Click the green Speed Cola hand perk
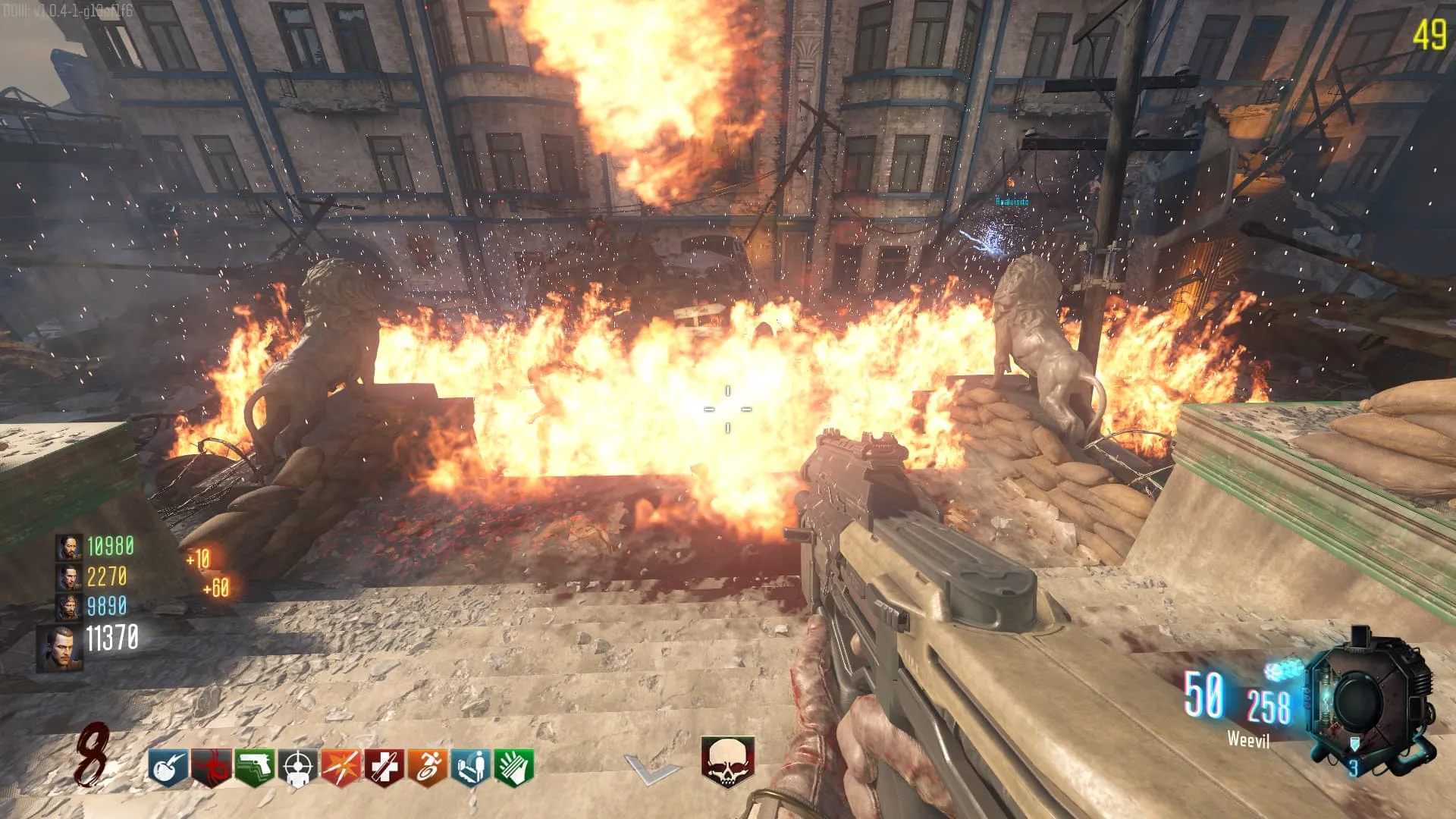The height and width of the screenshot is (819, 1456). (x=514, y=767)
